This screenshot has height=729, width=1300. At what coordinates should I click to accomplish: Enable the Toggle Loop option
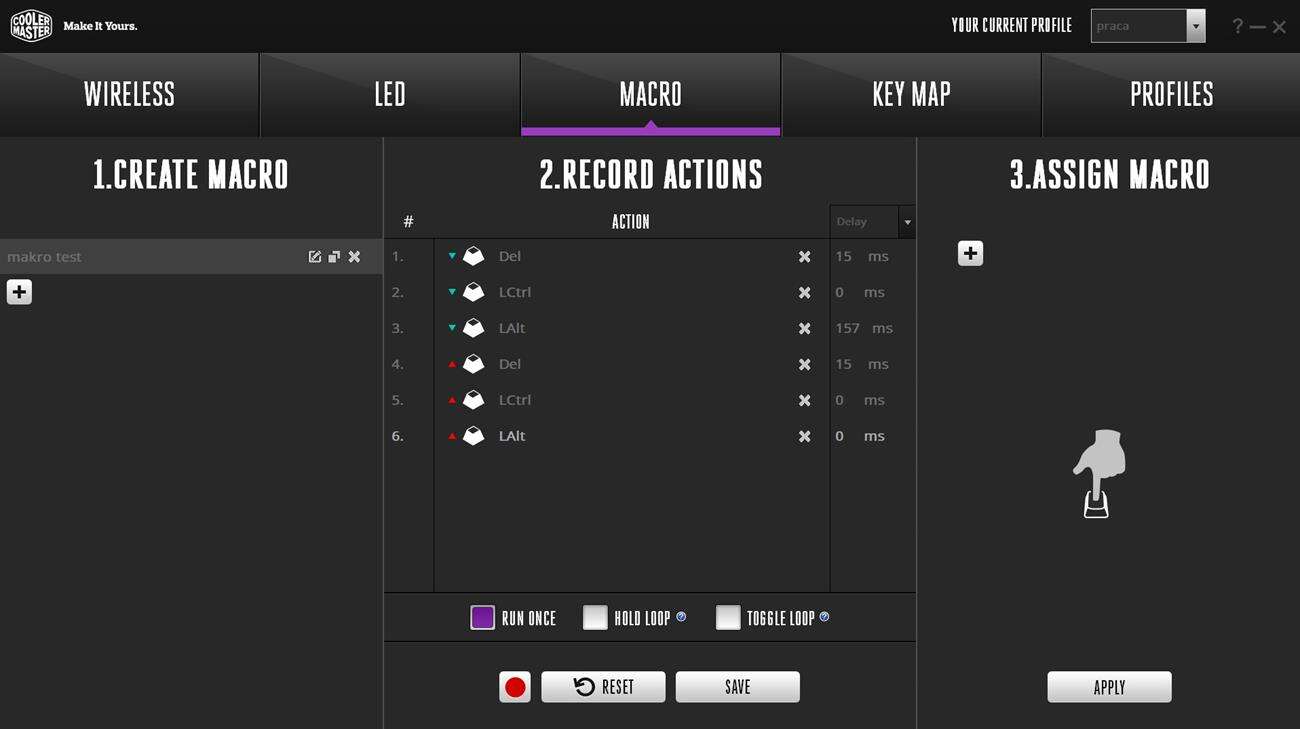(728, 617)
